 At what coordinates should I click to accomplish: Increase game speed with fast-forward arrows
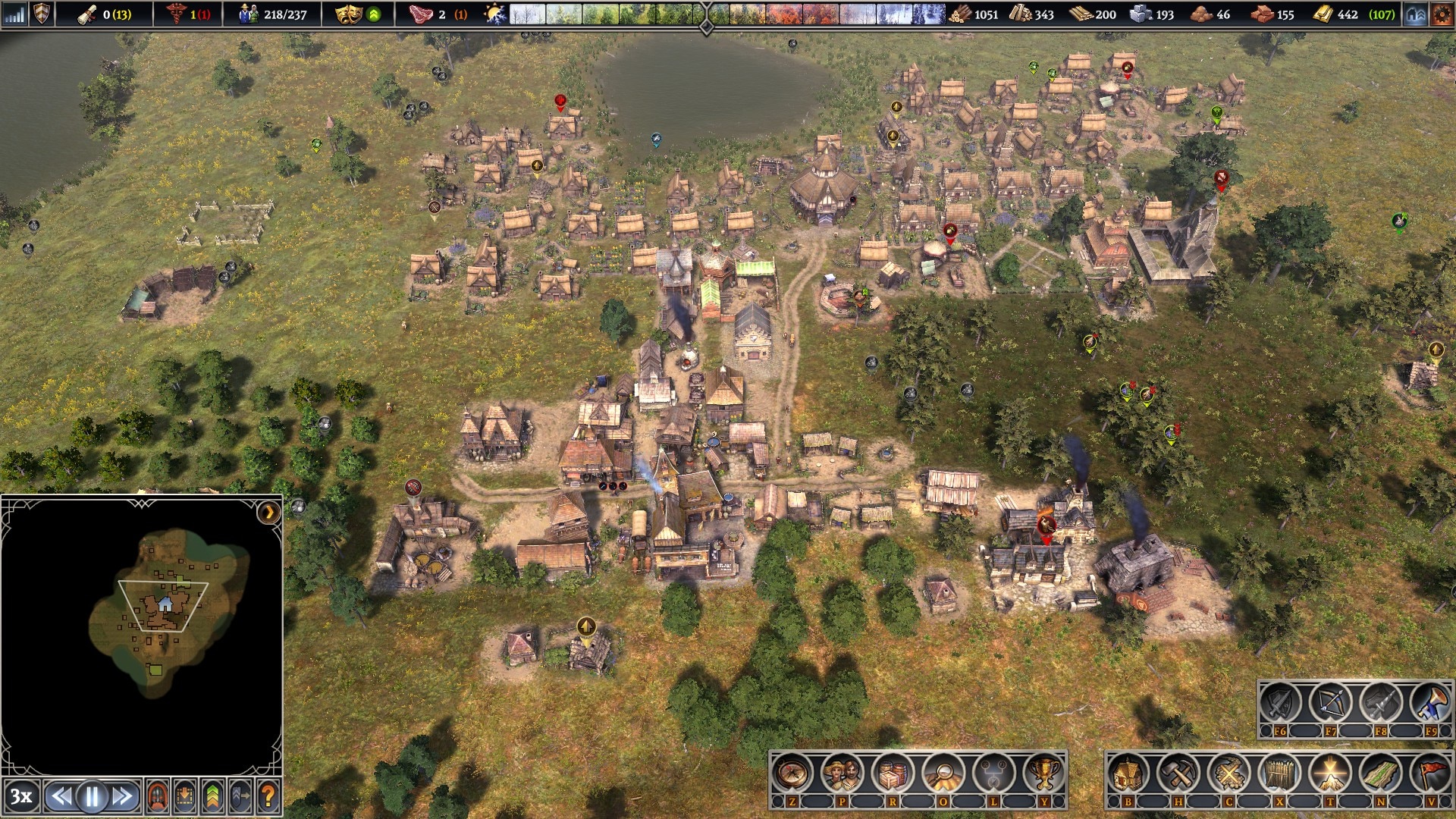click(123, 797)
